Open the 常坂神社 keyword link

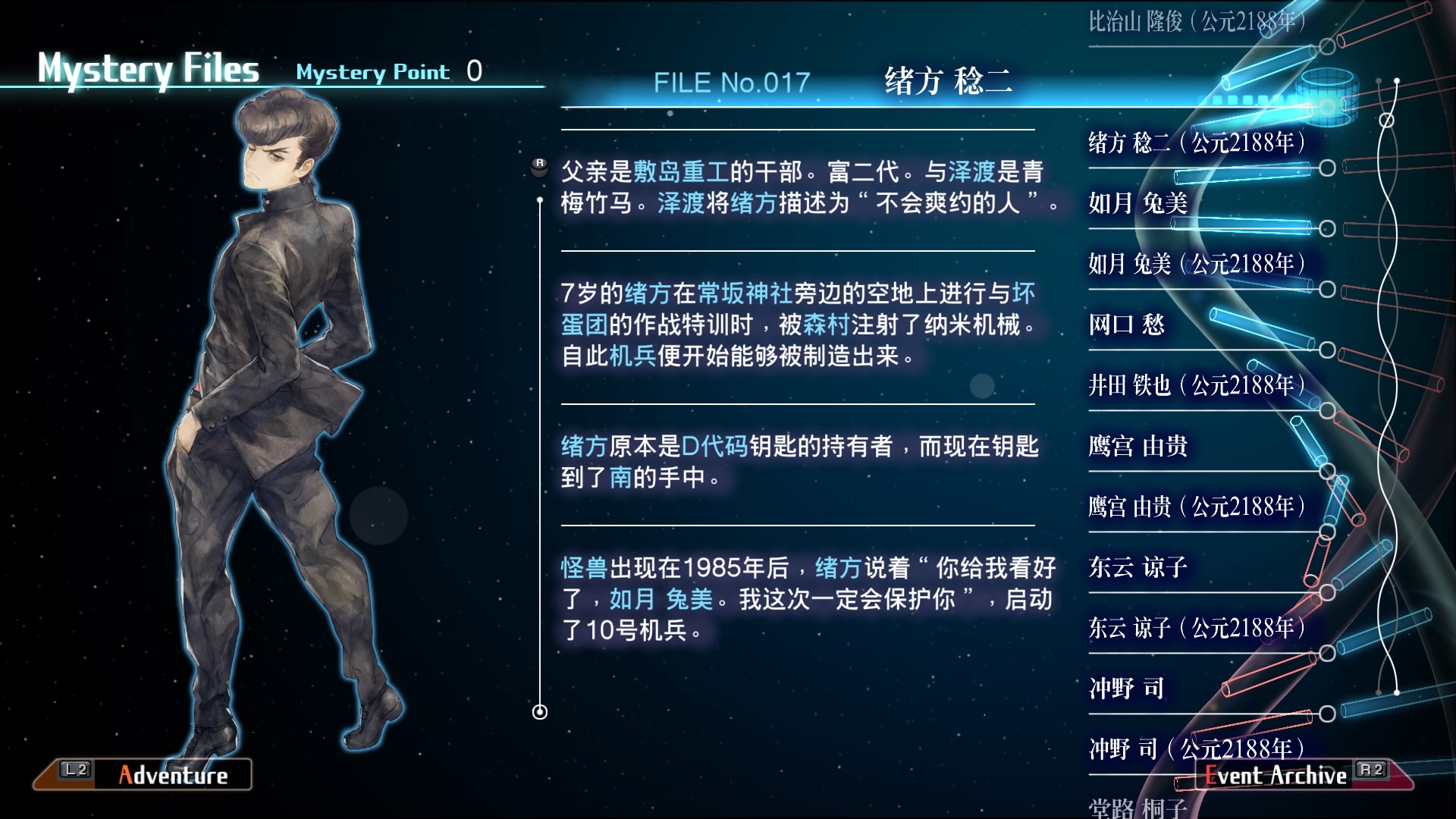pyautogui.click(x=745, y=293)
